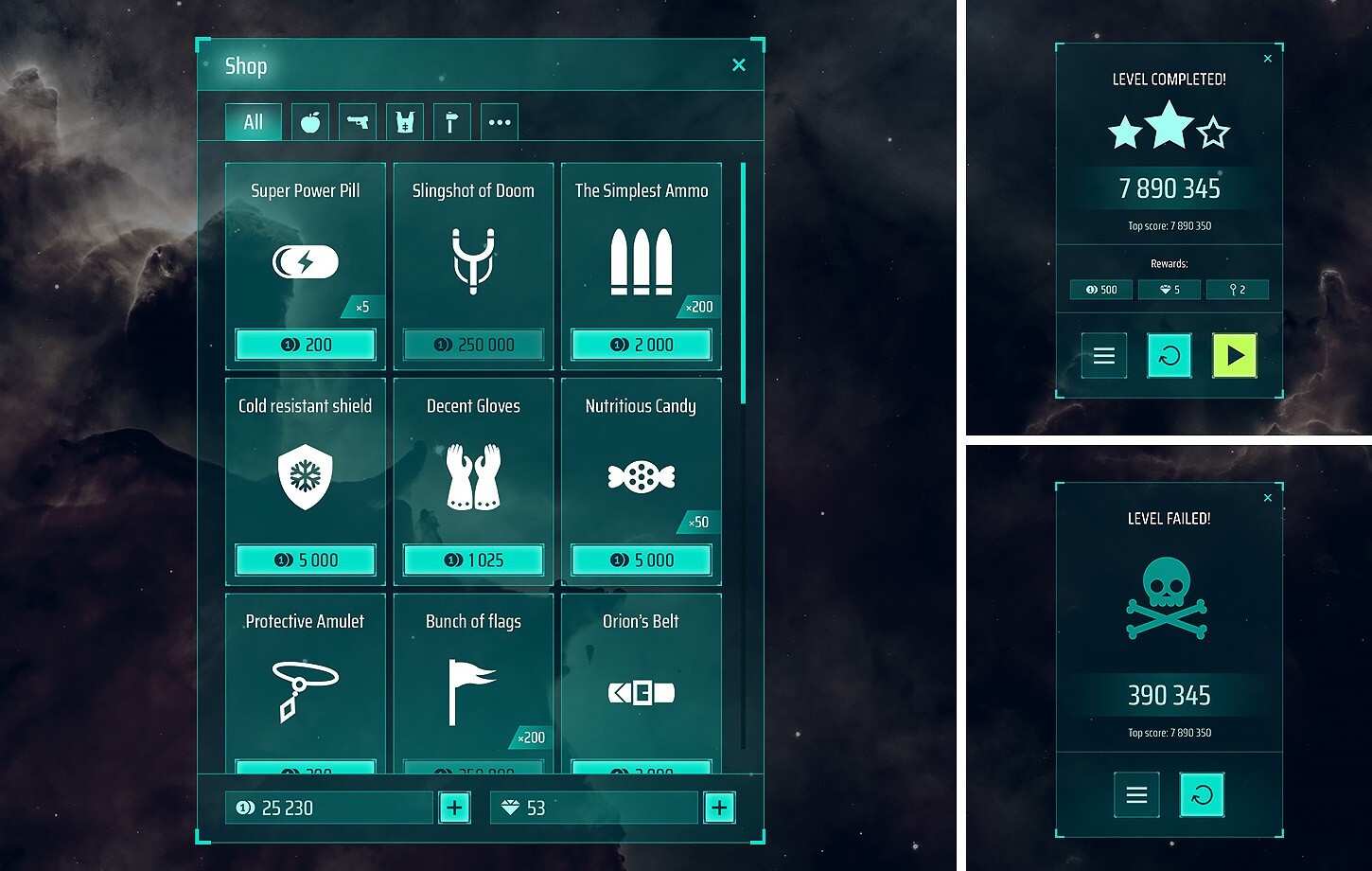Click the 500 coins reward chip
Image resolution: width=1372 pixels, height=871 pixels.
coord(1100,290)
